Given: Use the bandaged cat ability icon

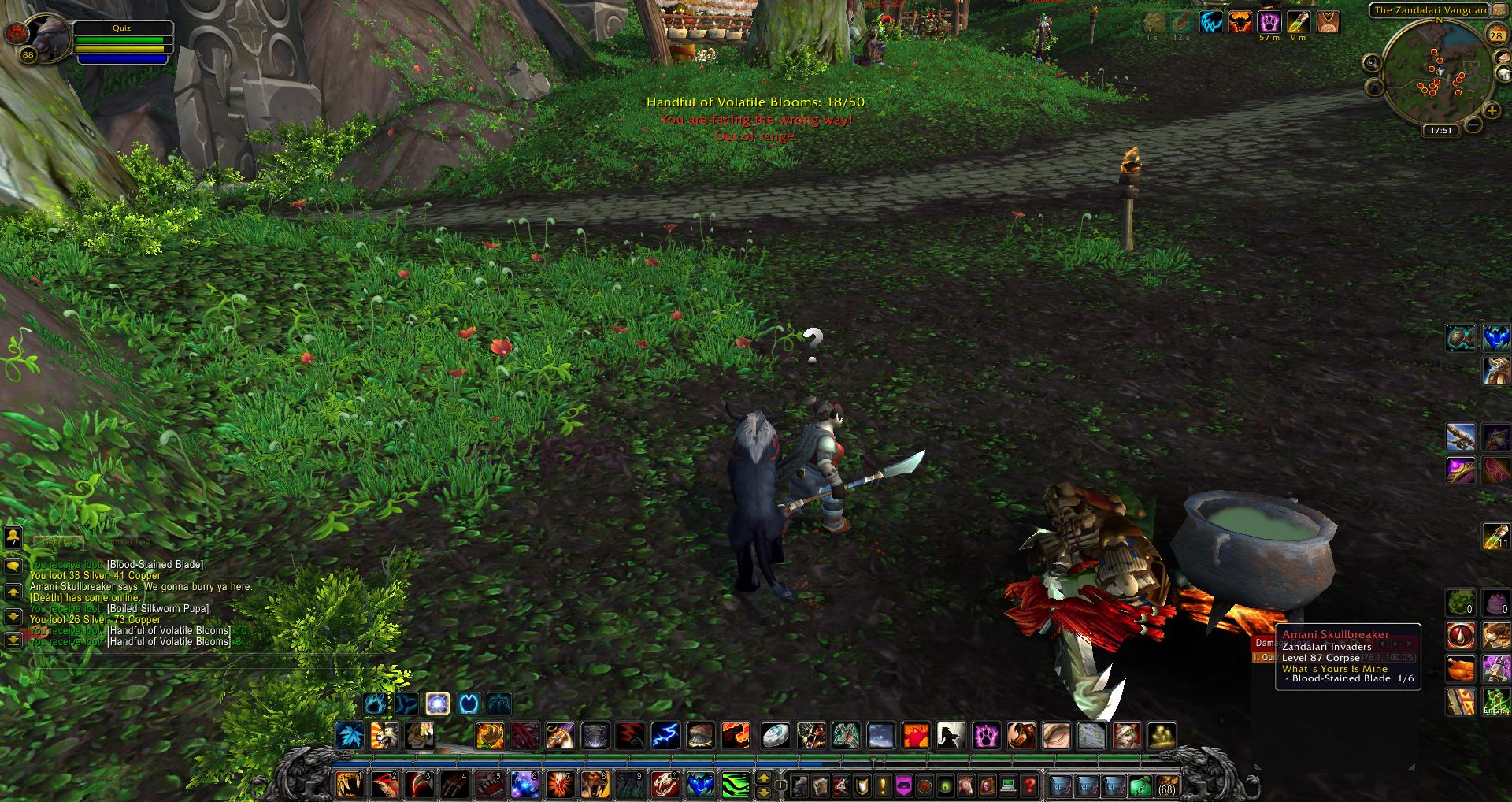Looking at the screenshot, I should 1125,736.
